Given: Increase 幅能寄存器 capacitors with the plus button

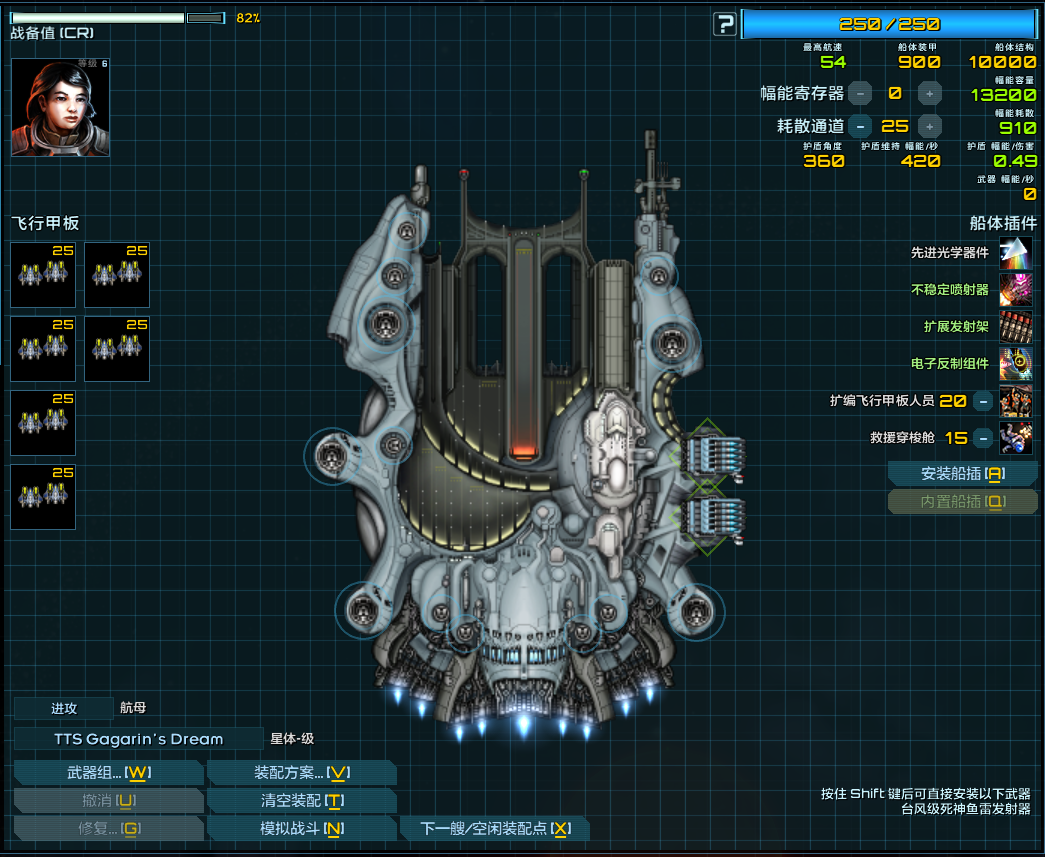Looking at the screenshot, I should [x=929, y=94].
